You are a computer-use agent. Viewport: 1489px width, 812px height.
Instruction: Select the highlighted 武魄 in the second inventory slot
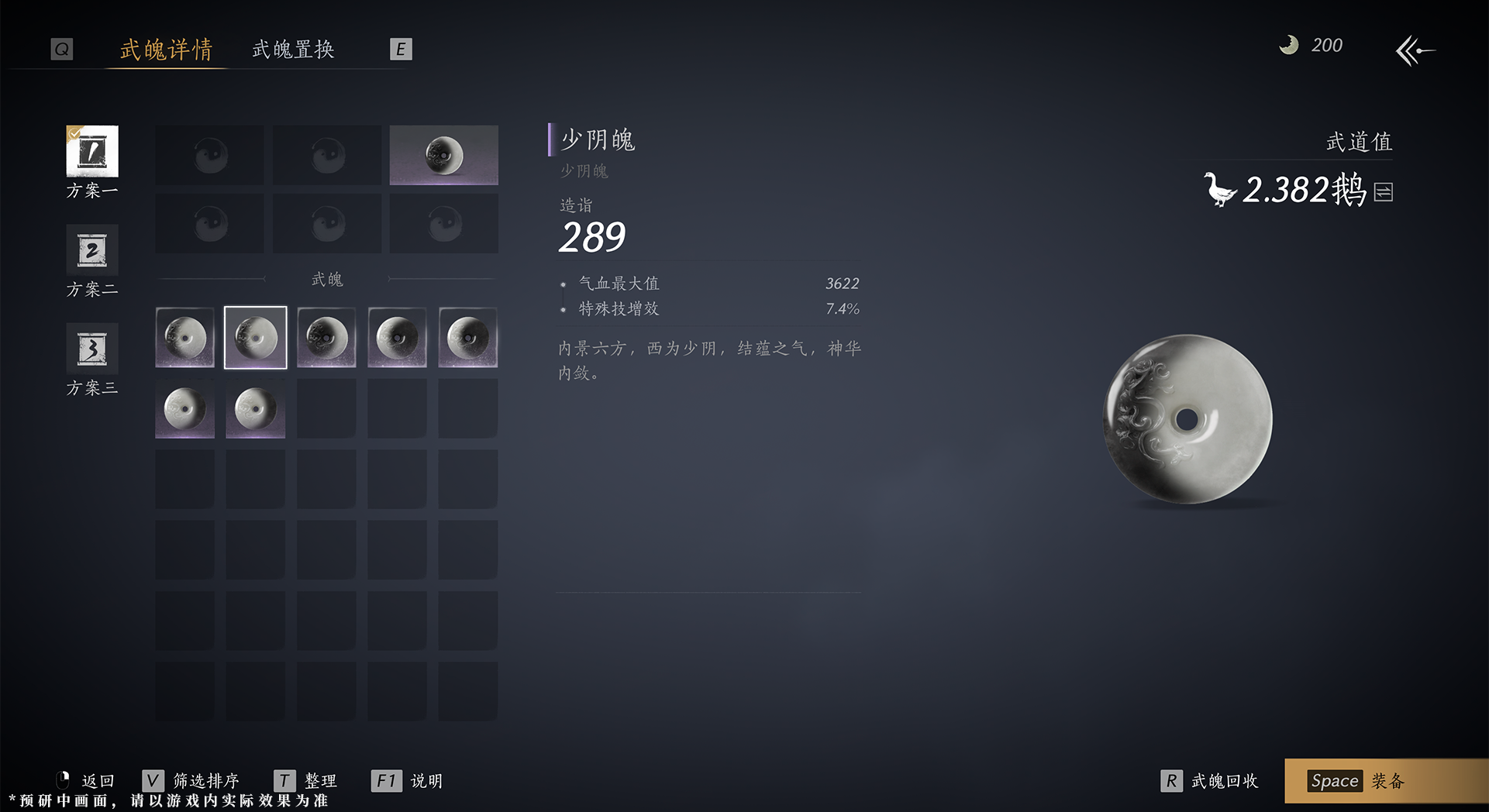255,337
